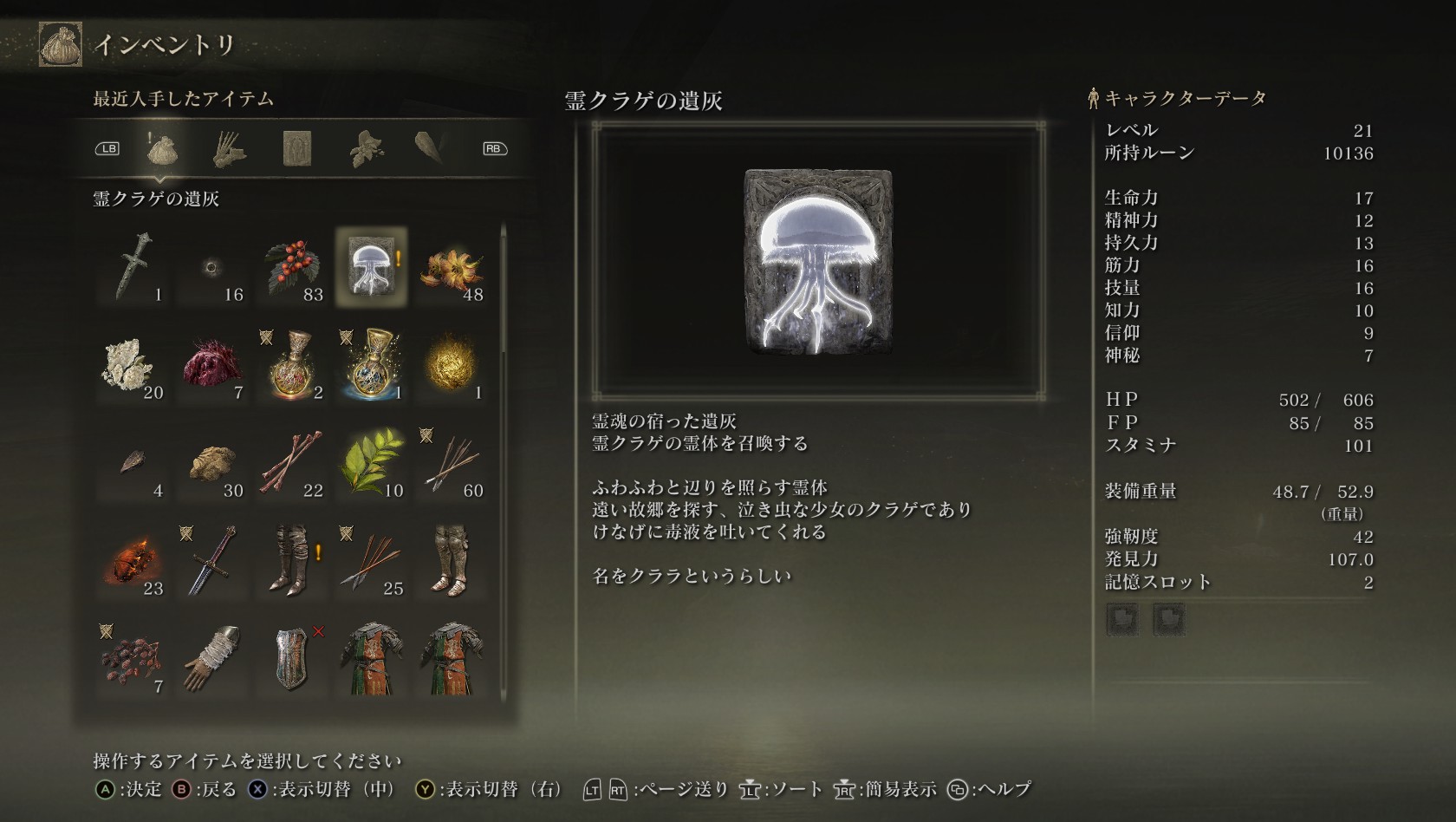Switch to the pouch bag tab
This screenshot has width=1456, height=822.
pyautogui.click(x=162, y=149)
